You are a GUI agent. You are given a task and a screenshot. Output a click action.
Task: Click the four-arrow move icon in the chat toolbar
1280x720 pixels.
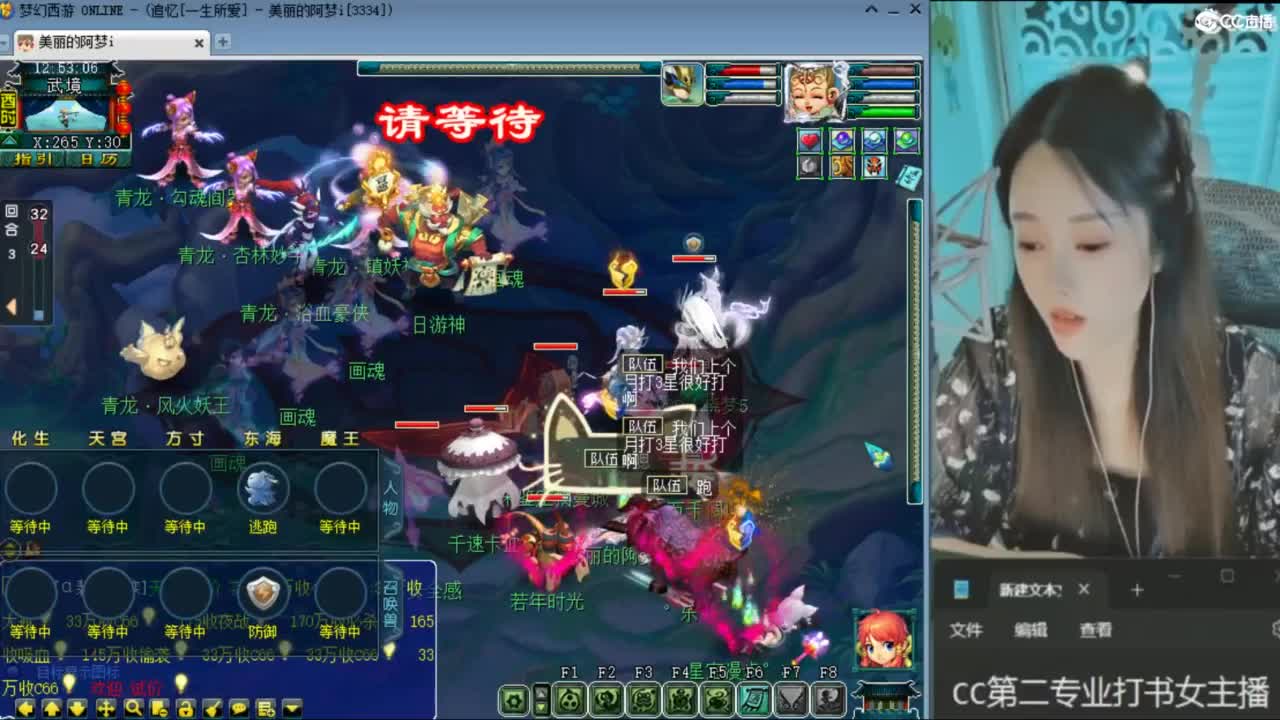tap(108, 709)
